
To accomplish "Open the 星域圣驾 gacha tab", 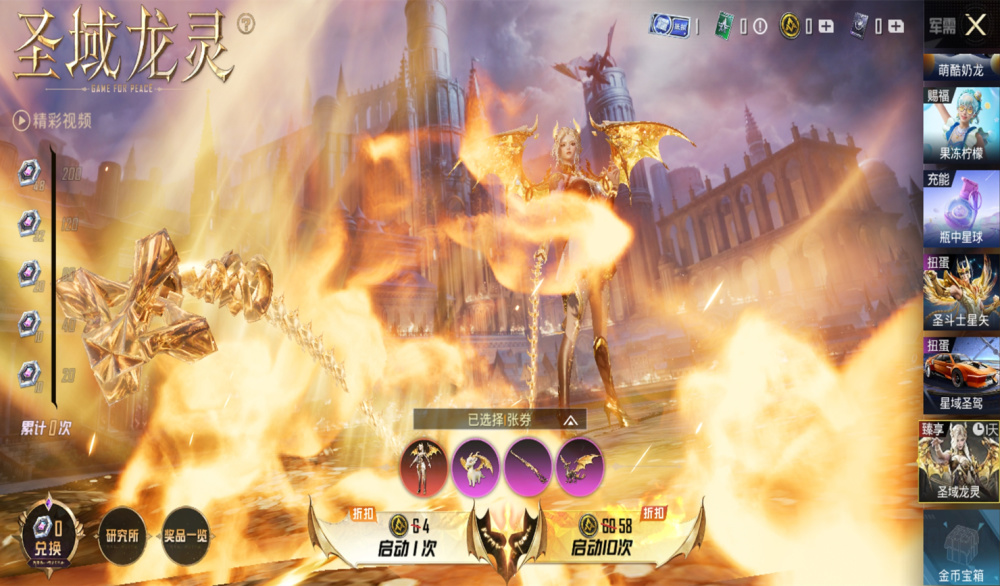I will click(x=960, y=374).
